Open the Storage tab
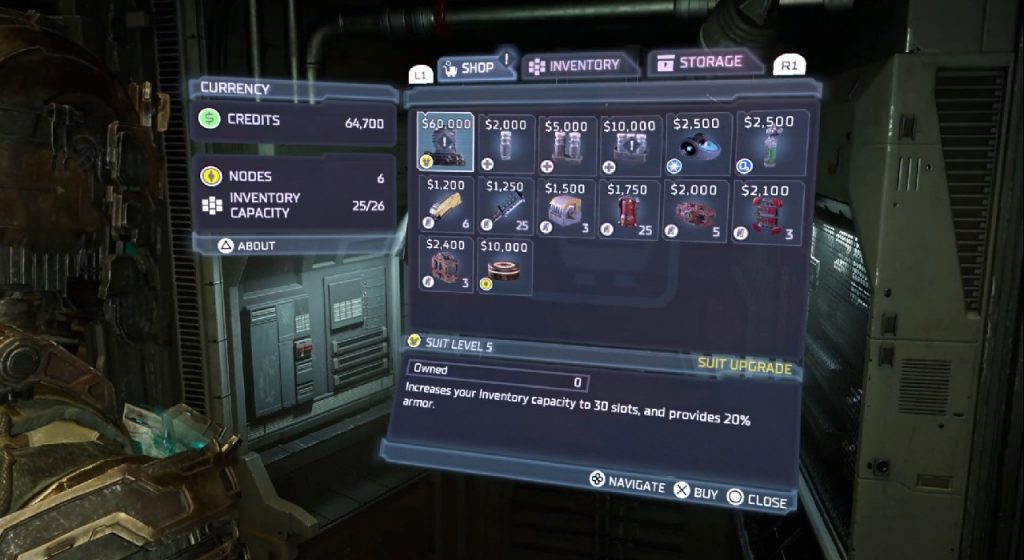The image size is (1024, 560). click(700, 63)
